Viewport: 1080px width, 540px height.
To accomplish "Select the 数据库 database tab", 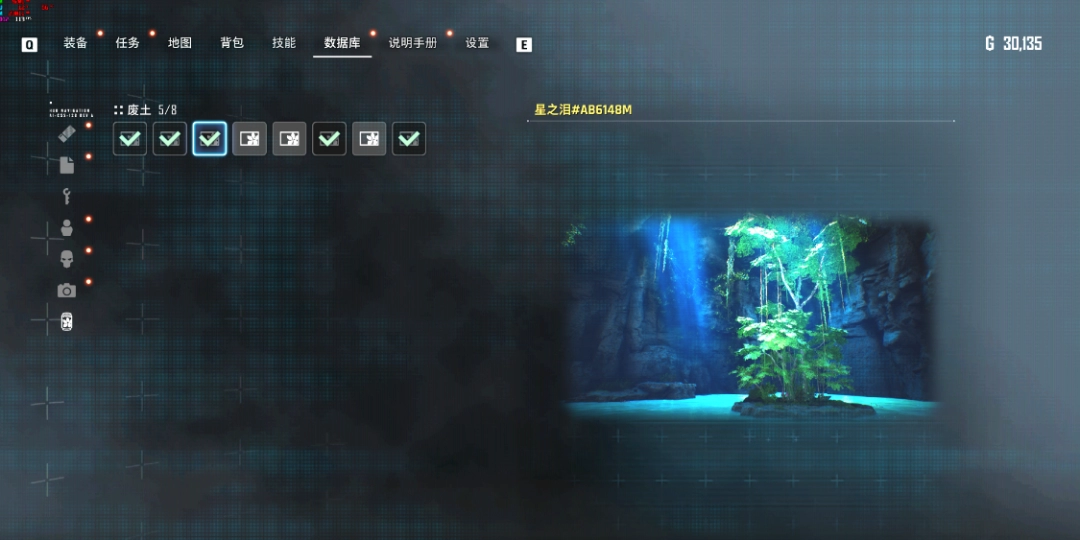I will [342, 43].
